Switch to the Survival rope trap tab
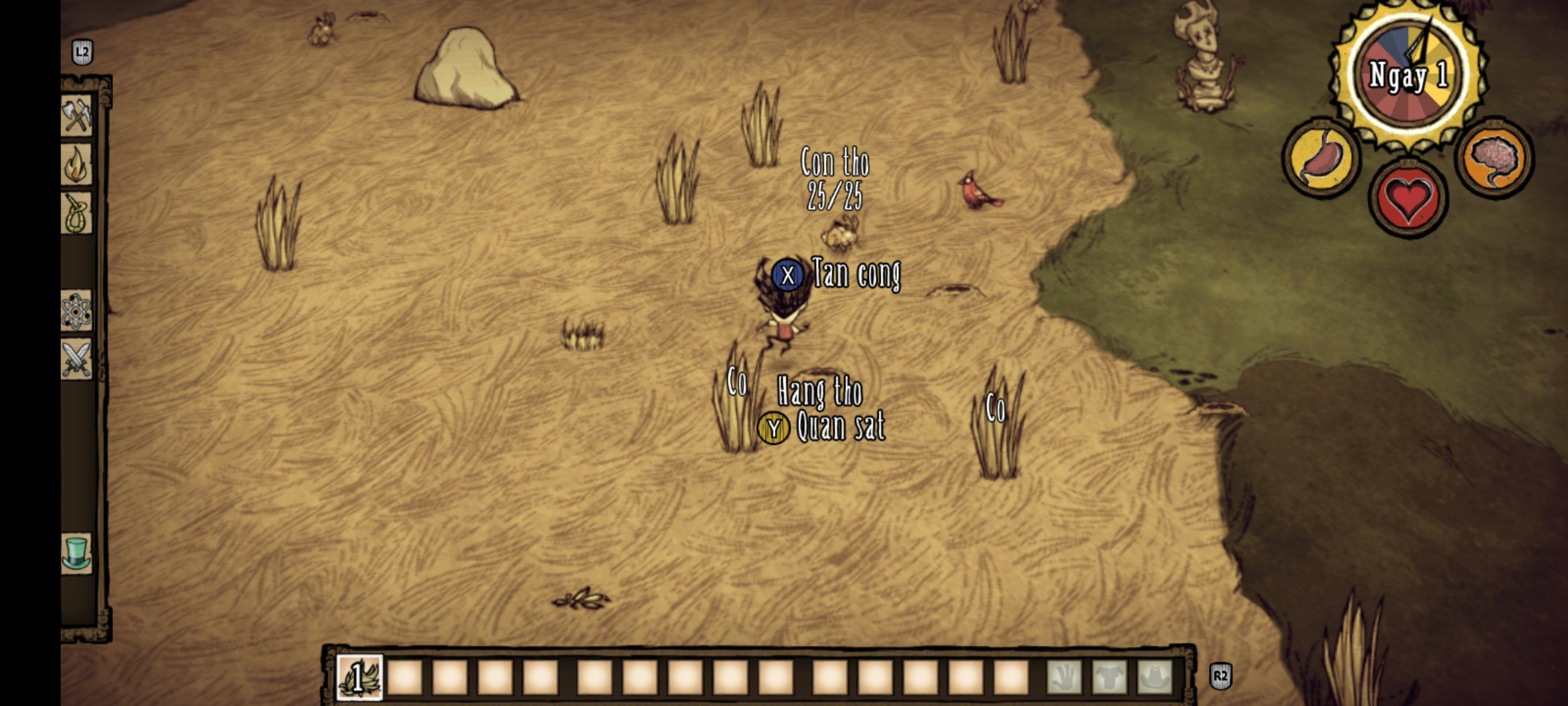Viewport: 1568px width, 706px height. (77, 212)
